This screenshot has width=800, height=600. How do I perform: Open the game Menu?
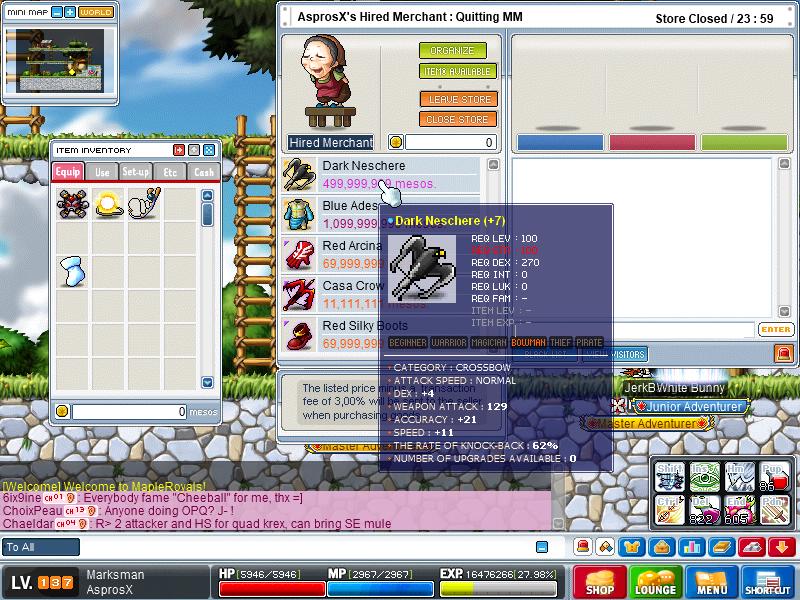tap(712, 582)
